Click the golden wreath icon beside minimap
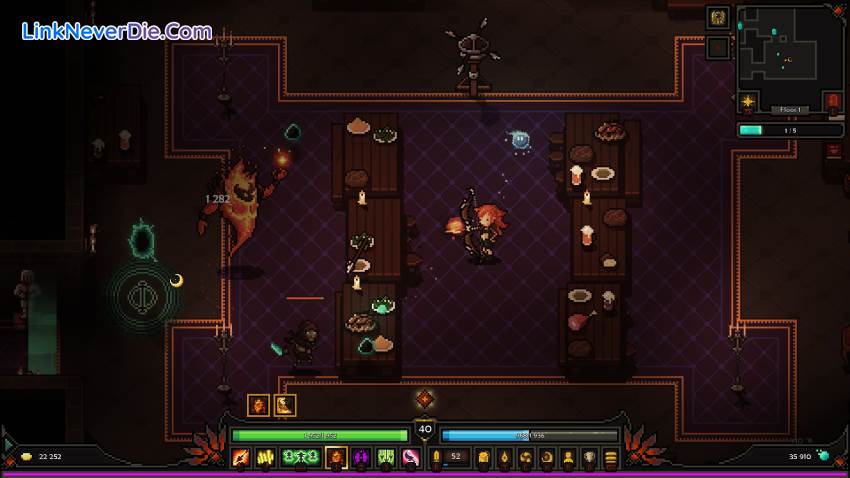850x478 pixels. [717, 18]
